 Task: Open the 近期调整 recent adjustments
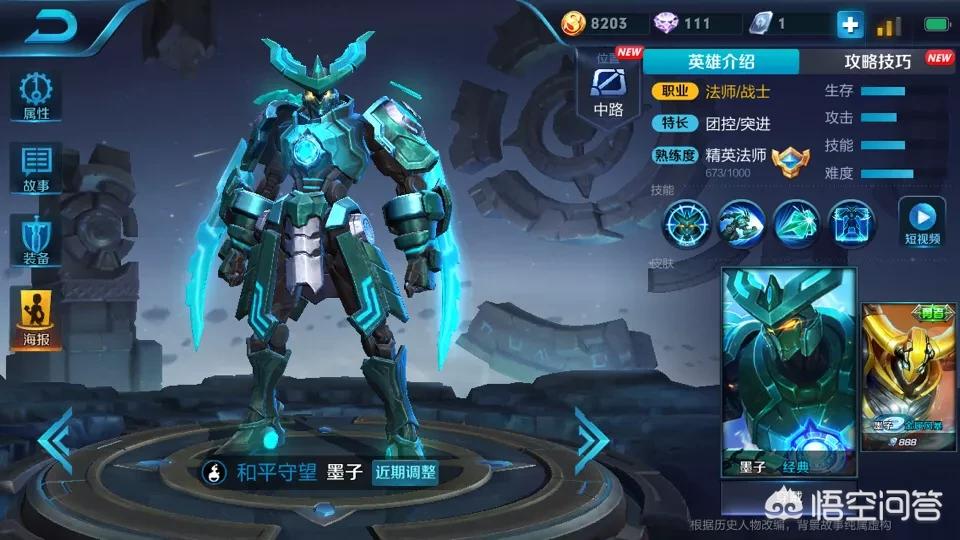tap(404, 472)
